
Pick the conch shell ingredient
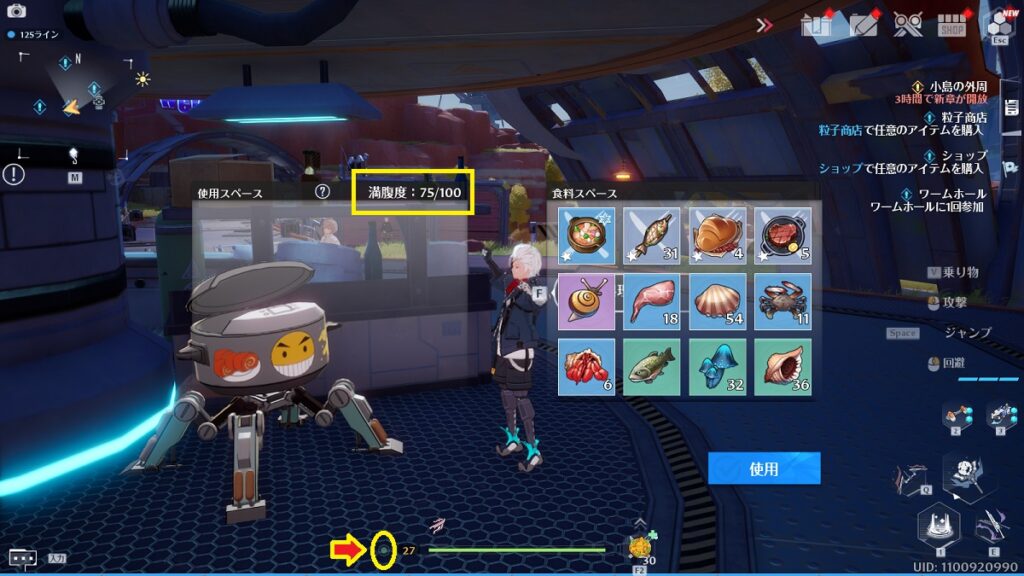point(782,366)
